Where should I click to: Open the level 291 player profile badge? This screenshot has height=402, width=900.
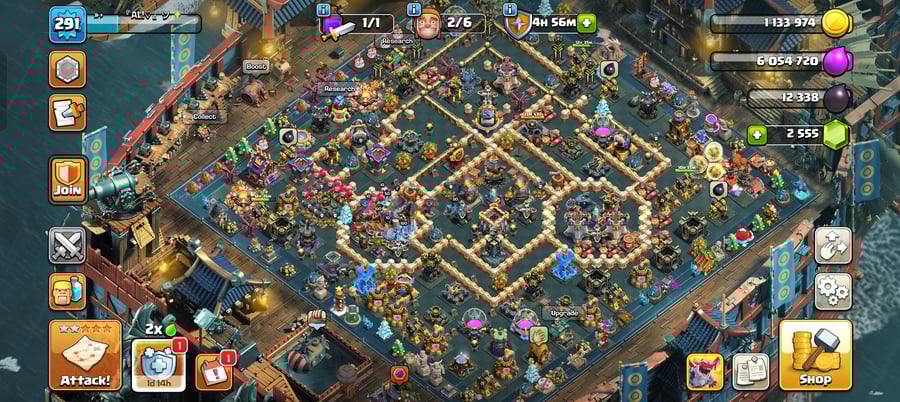click(x=67, y=24)
